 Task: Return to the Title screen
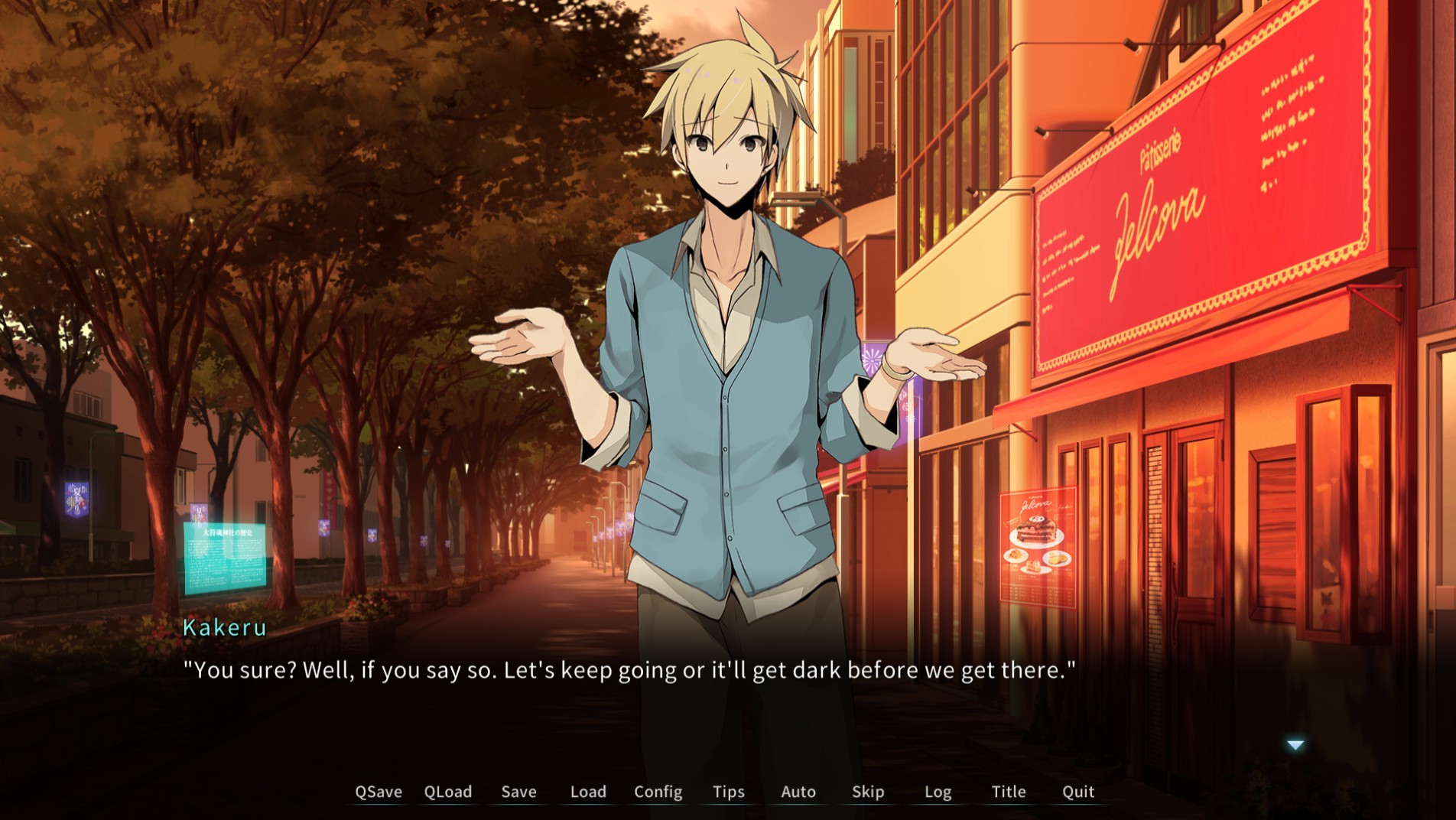click(1008, 792)
